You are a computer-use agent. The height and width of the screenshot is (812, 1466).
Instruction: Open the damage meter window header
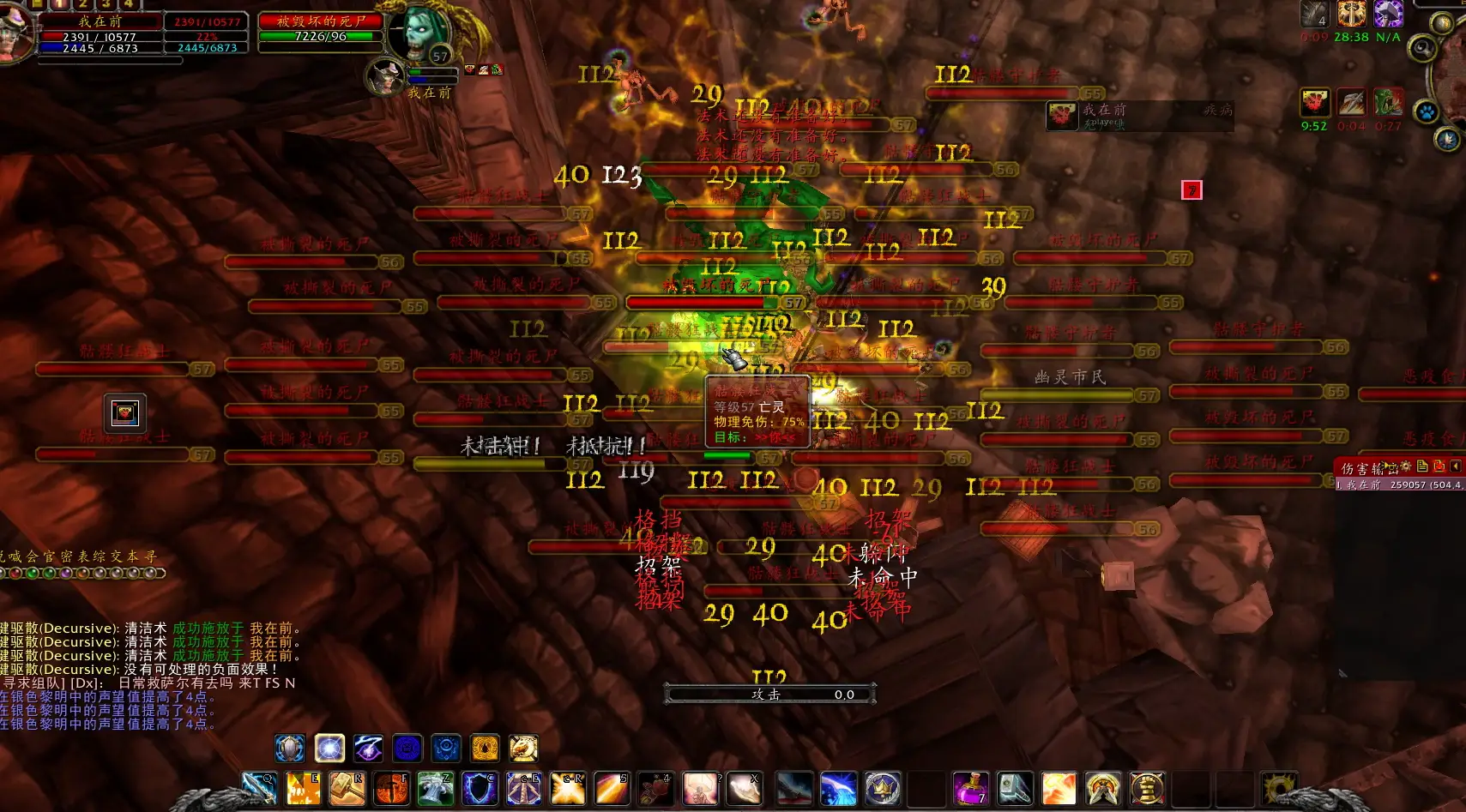(x=1372, y=467)
